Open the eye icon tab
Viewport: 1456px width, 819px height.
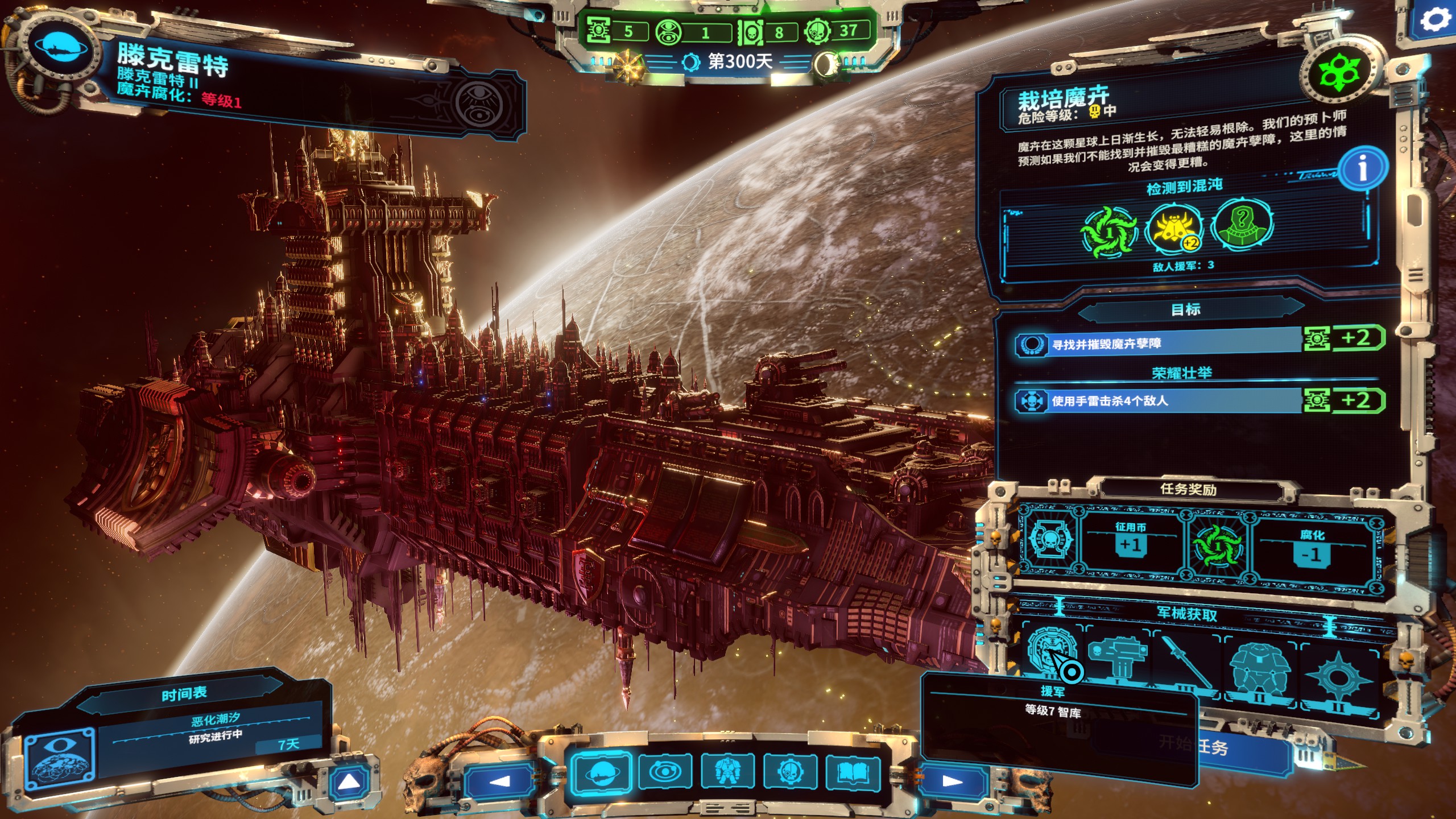665,773
